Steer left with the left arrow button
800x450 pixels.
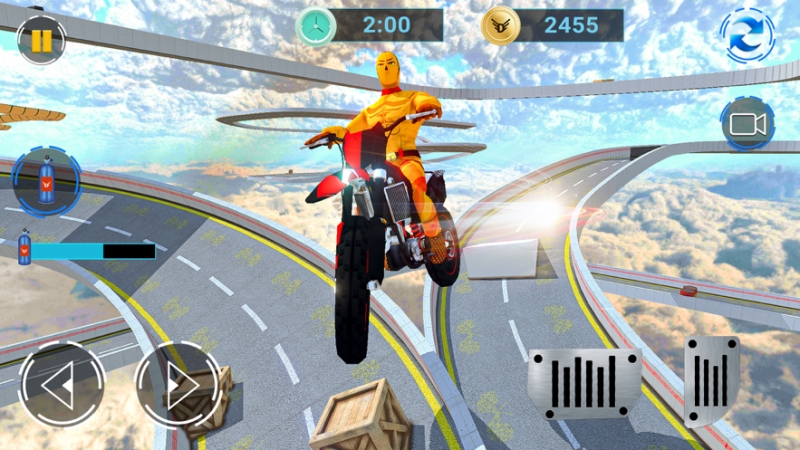click(61, 385)
